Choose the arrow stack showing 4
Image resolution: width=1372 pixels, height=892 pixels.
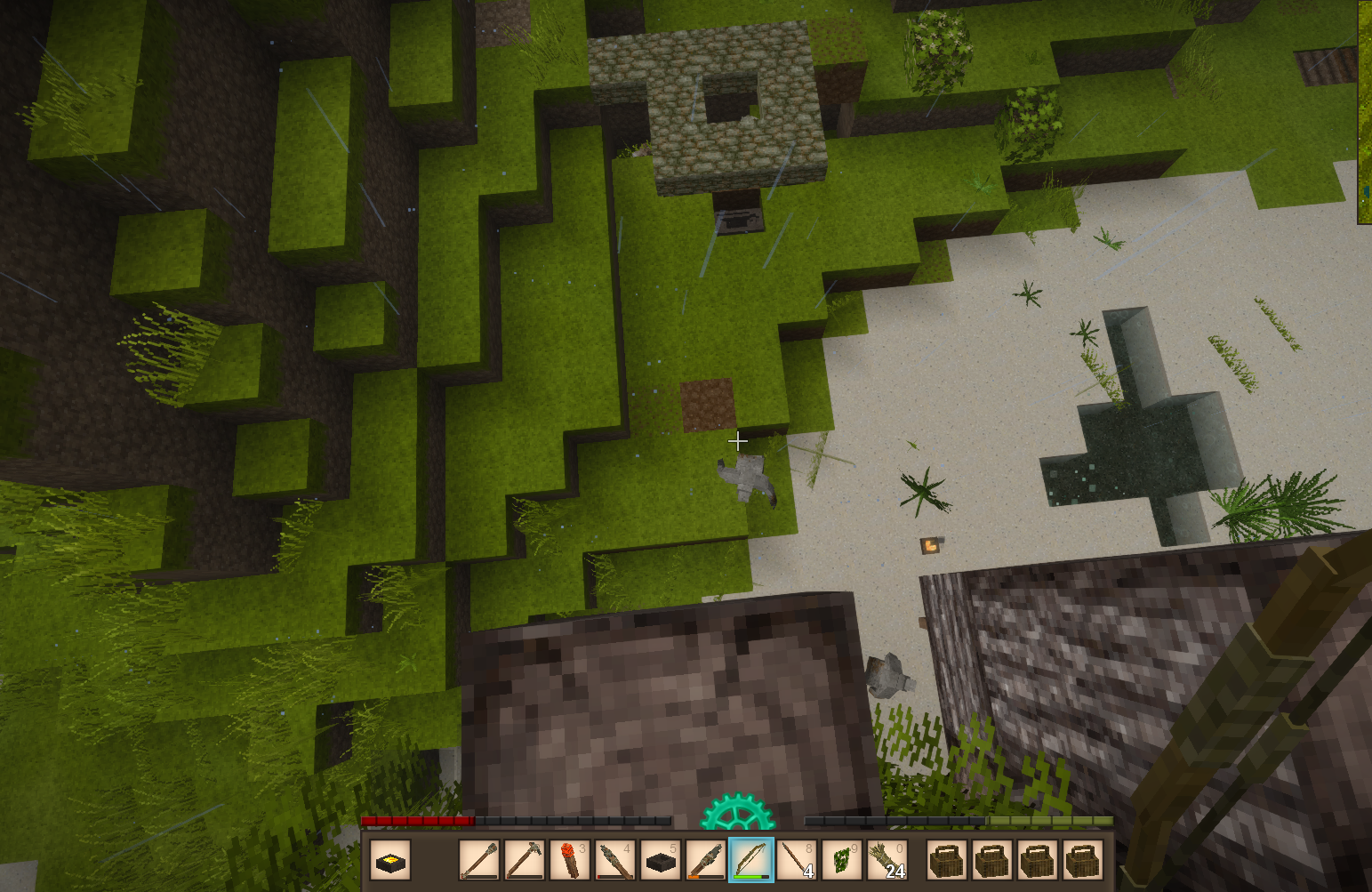pos(797,860)
